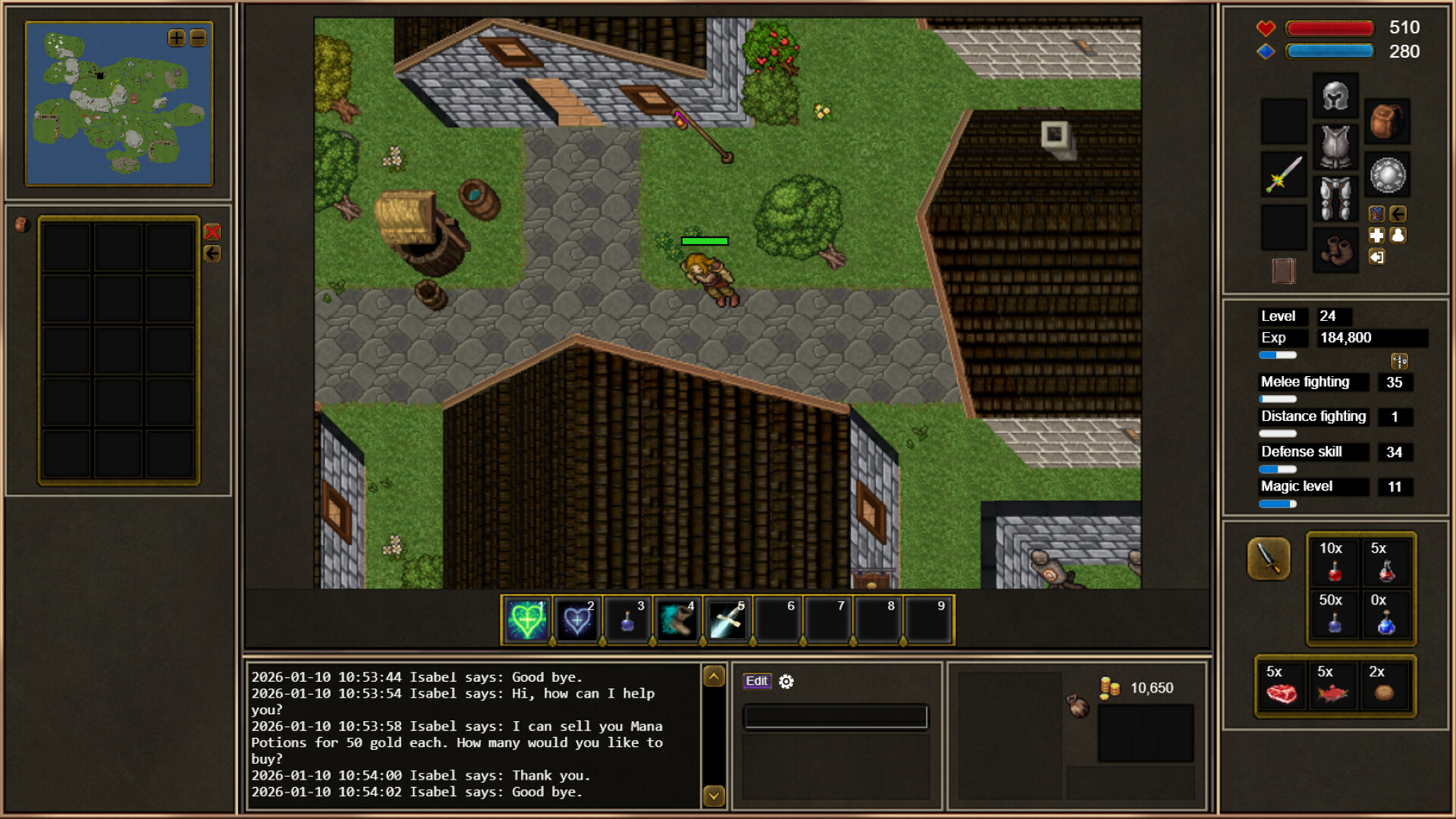The image size is (1456, 819).
Task: Activate the green healing spell in hotbar slot 1
Action: [525, 620]
